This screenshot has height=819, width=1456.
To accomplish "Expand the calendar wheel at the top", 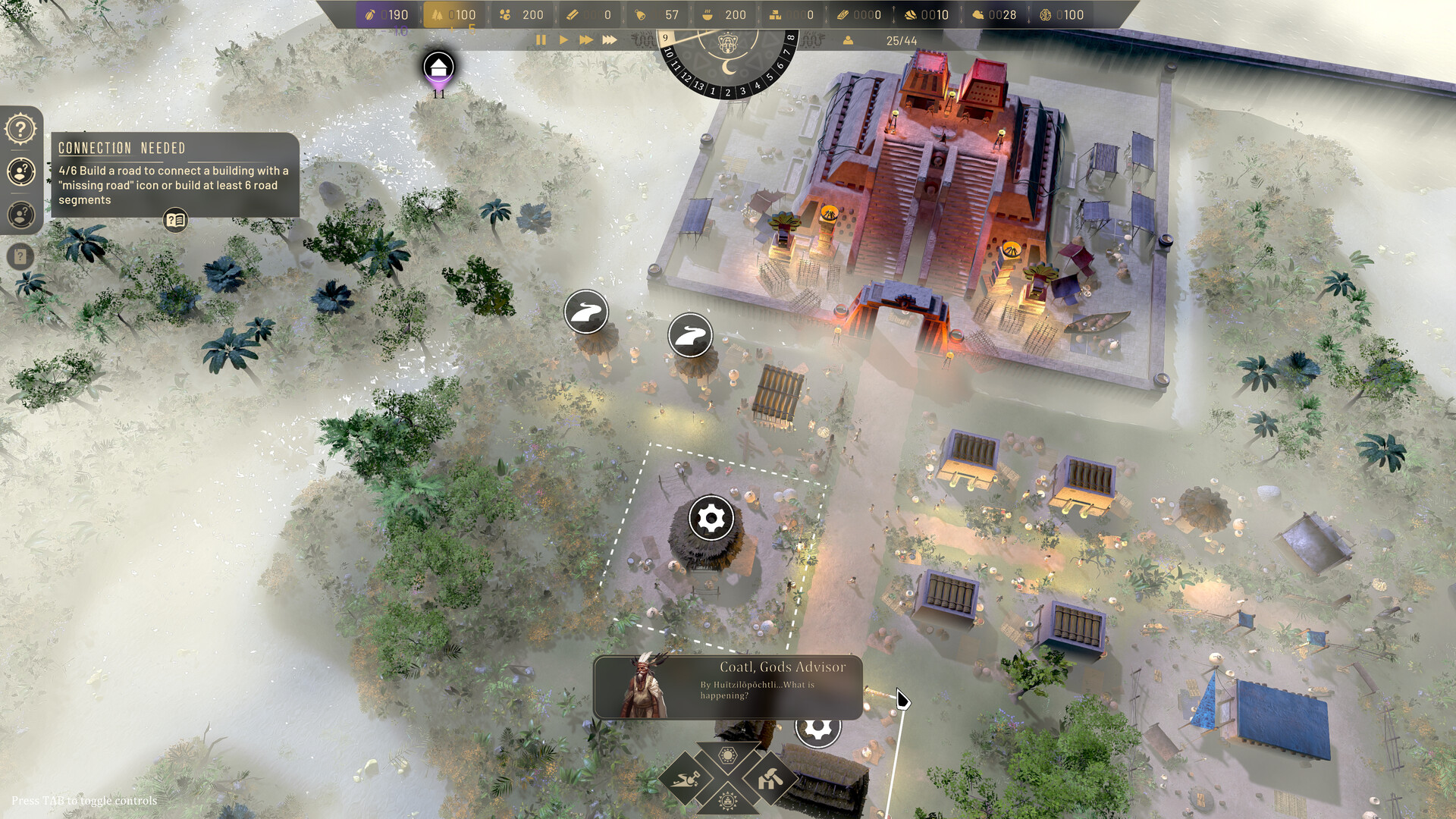I will [x=728, y=45].
